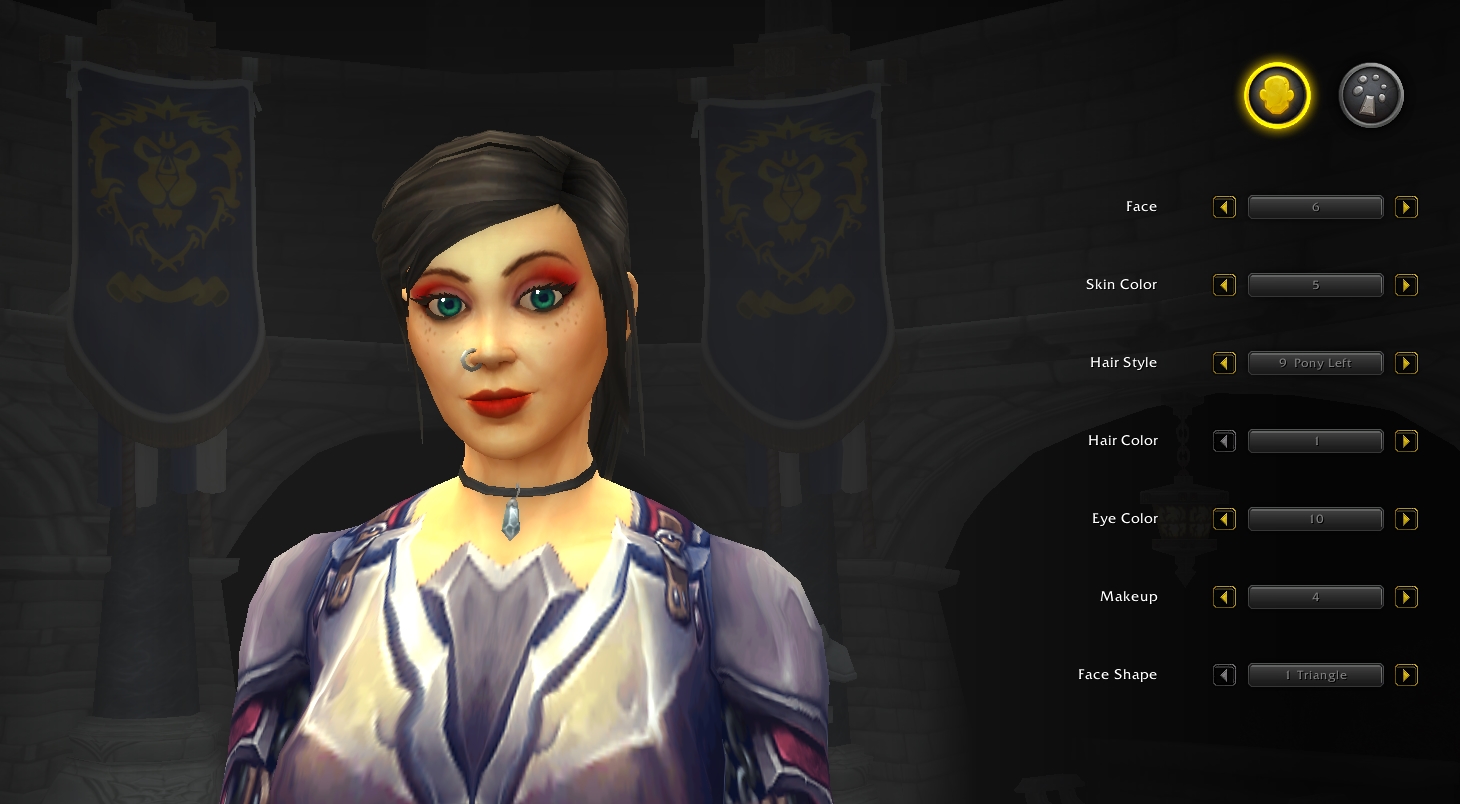This screenshot has height=804, width=1460.
Task: Click the previous Skin Color arrow
Action: click(x=1224, y=285)
